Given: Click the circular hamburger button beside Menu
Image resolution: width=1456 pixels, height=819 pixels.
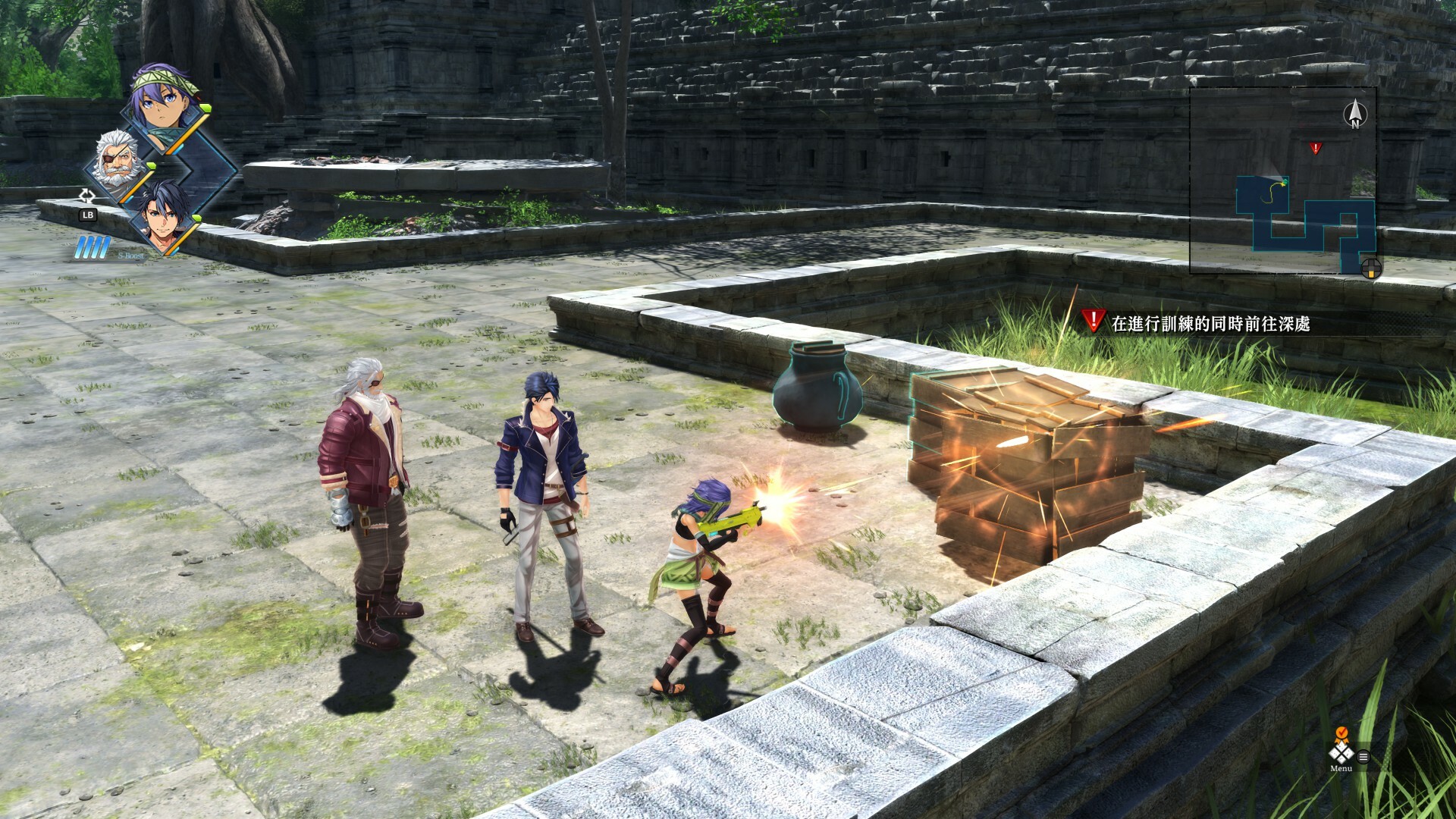Looking at the screenshot, I should [1363, 757].
